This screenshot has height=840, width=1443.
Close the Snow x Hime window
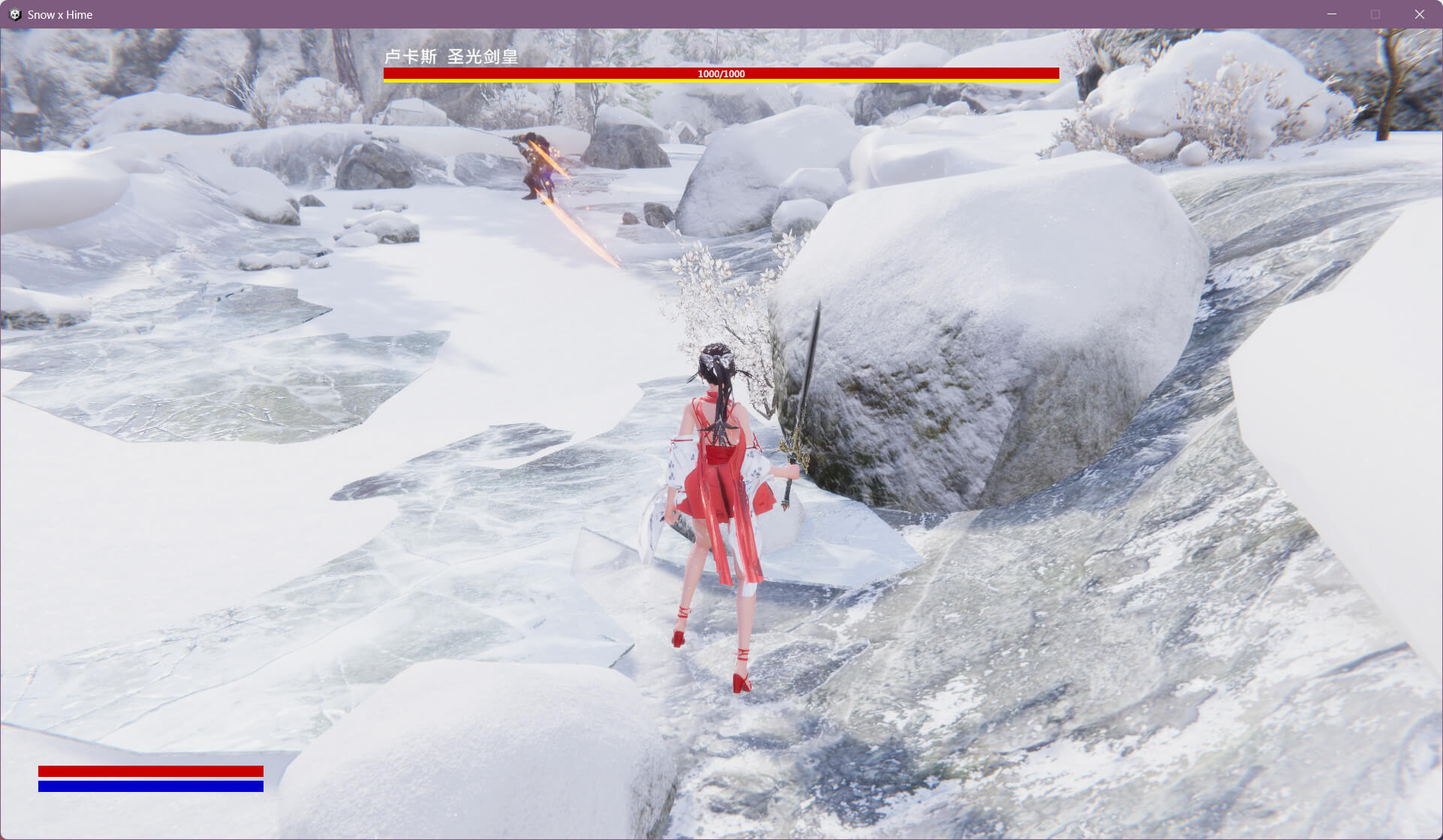1419,14
